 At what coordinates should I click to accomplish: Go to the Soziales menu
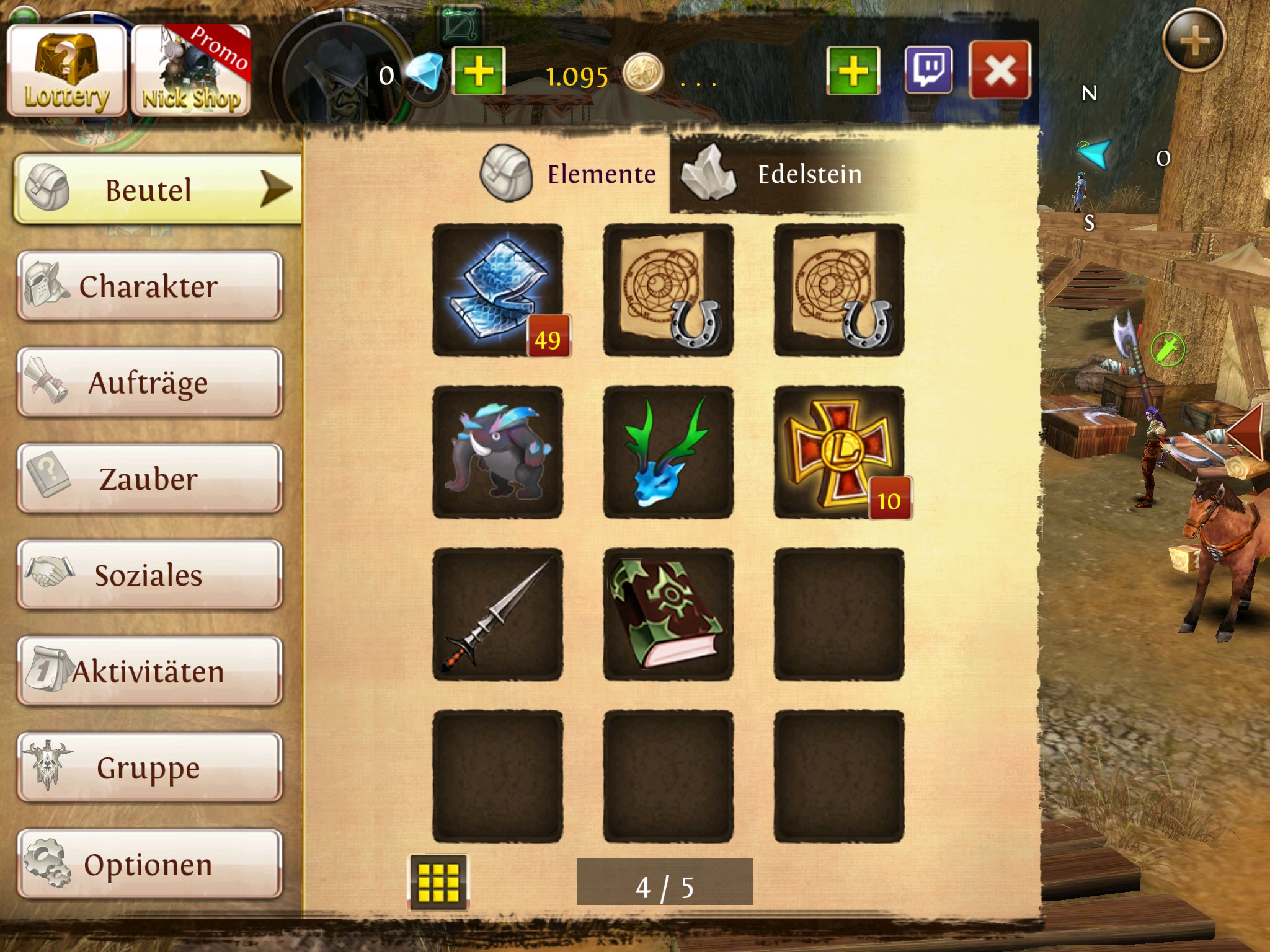[149, 575]
